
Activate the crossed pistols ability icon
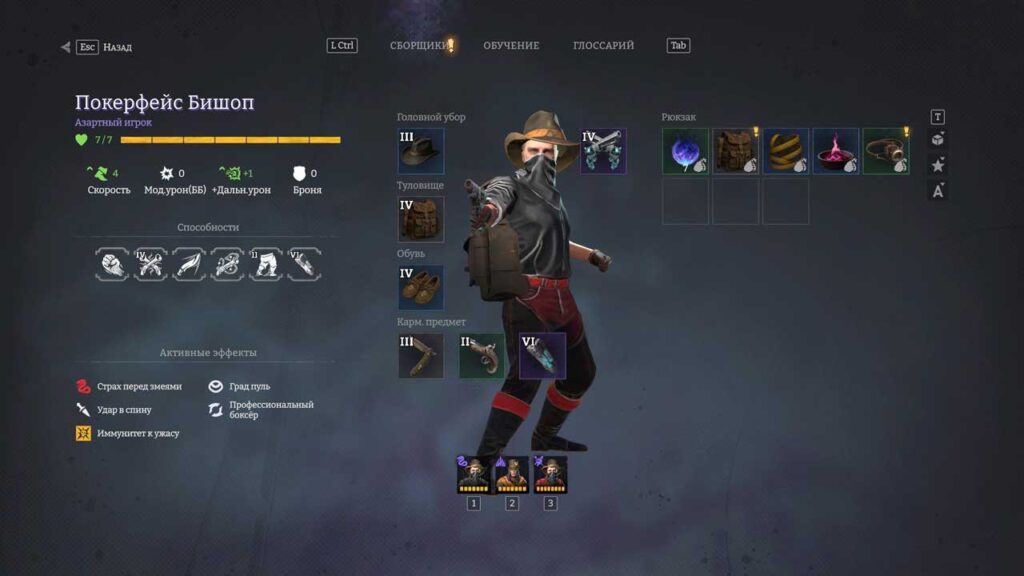(x=150, y=264)
